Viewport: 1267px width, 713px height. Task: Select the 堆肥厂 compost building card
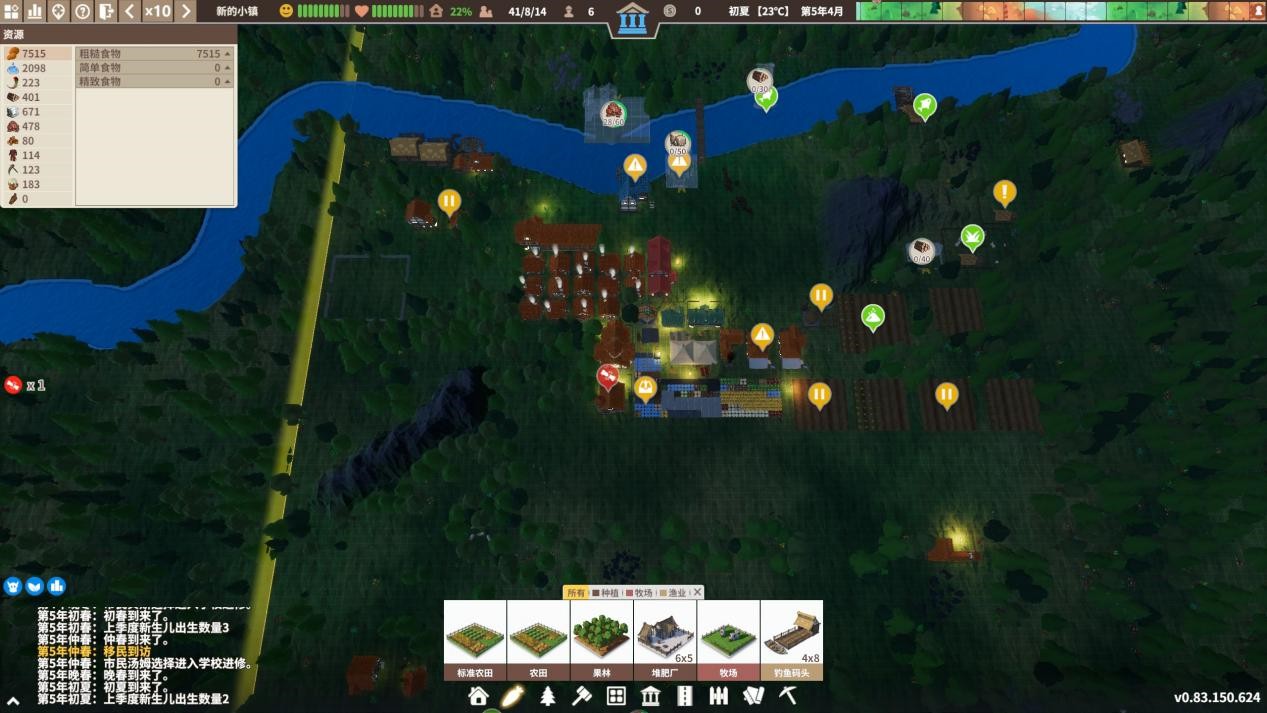pos(665,640)
